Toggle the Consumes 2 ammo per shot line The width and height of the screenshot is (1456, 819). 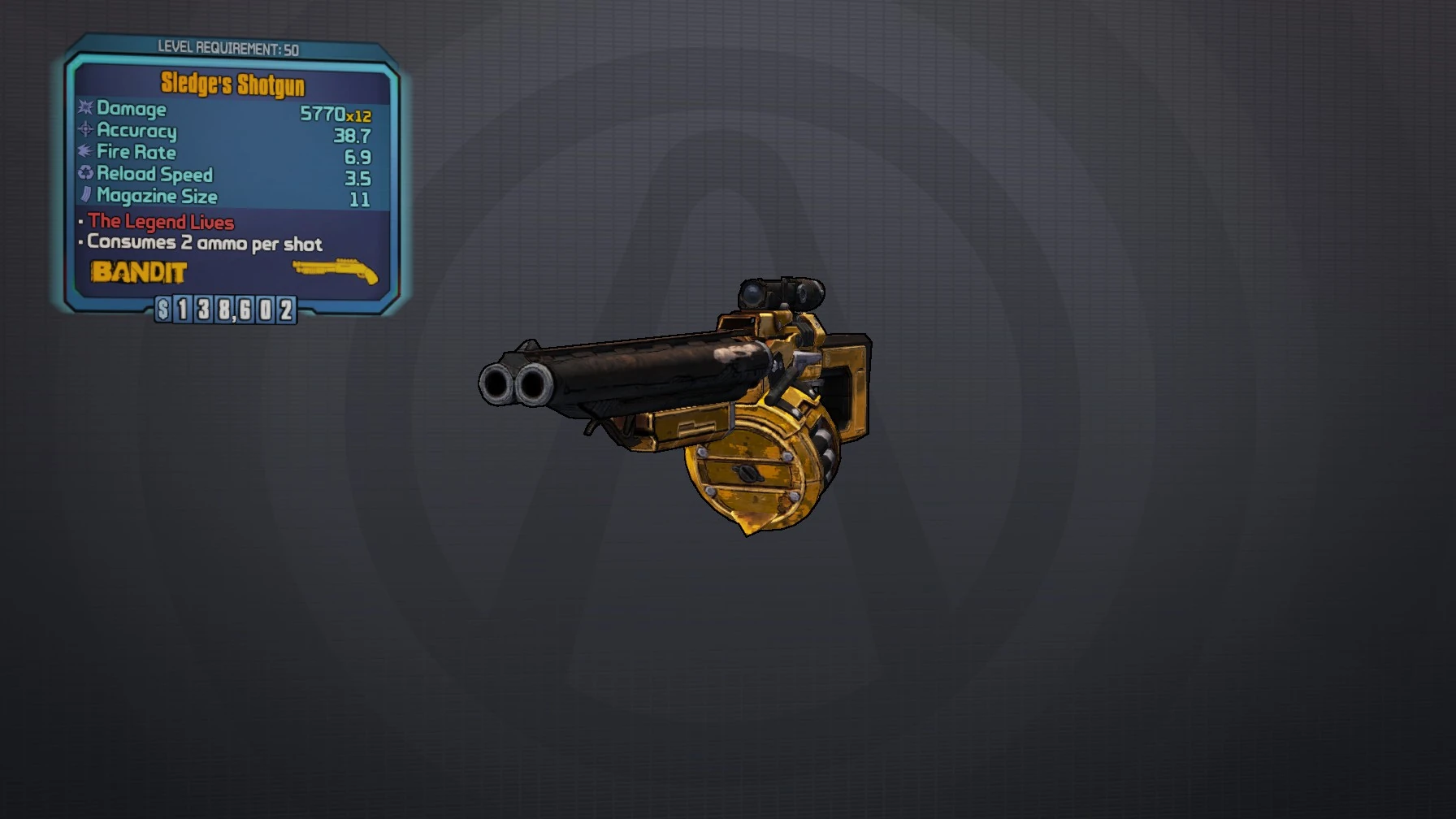203,244
